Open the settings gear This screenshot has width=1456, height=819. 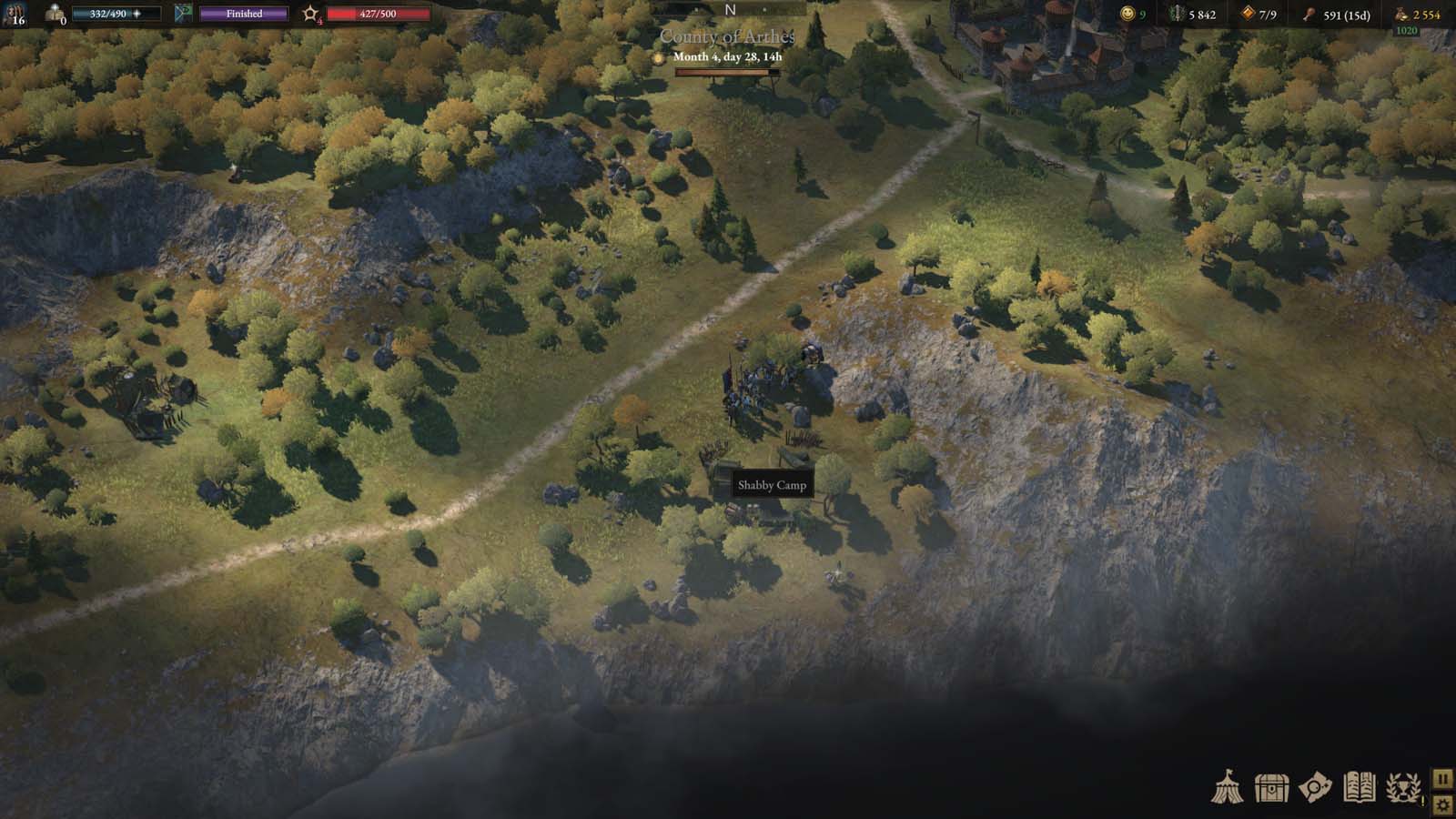[1441, 806]
